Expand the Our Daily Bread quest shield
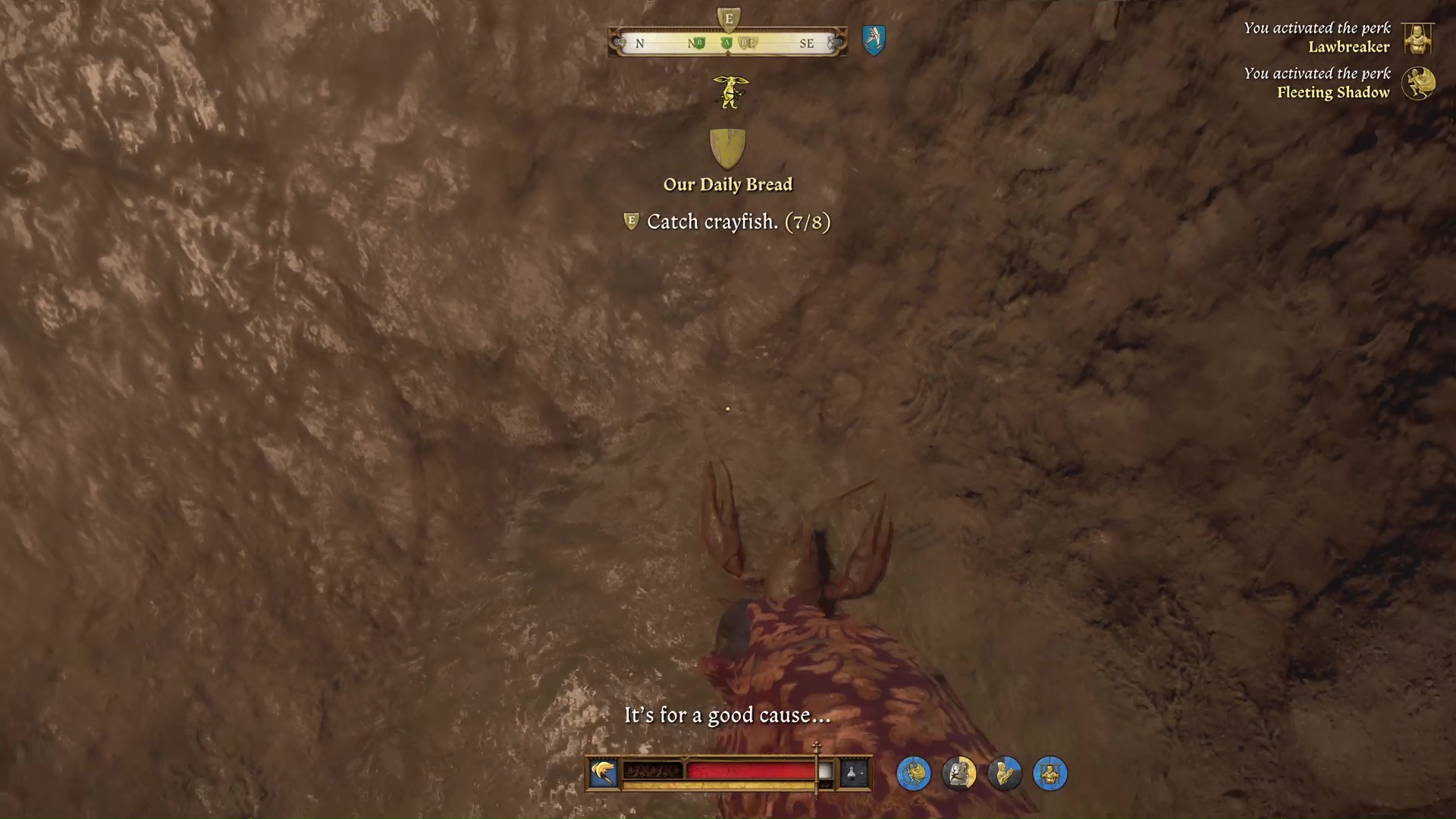Screen dimensions: 1456x819 (727, 149)
